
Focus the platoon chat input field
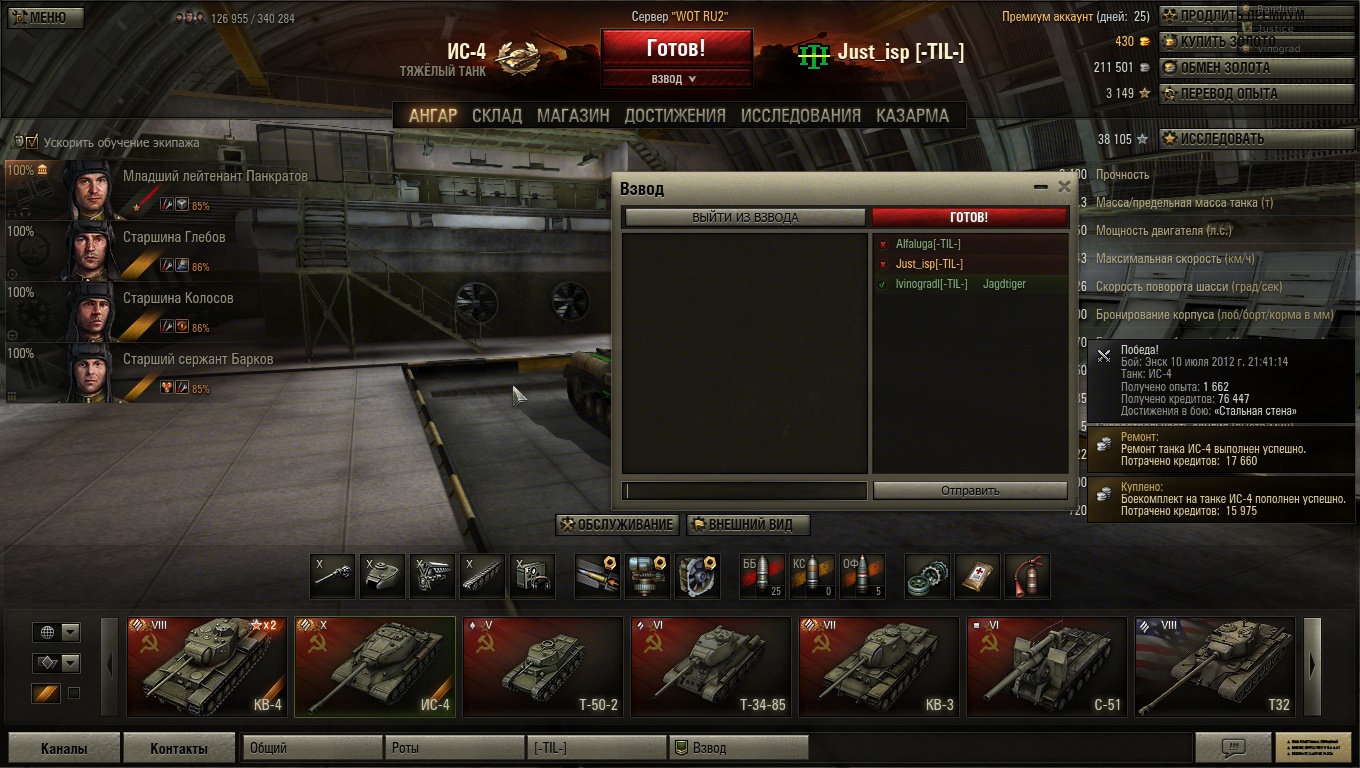[745, 491]
